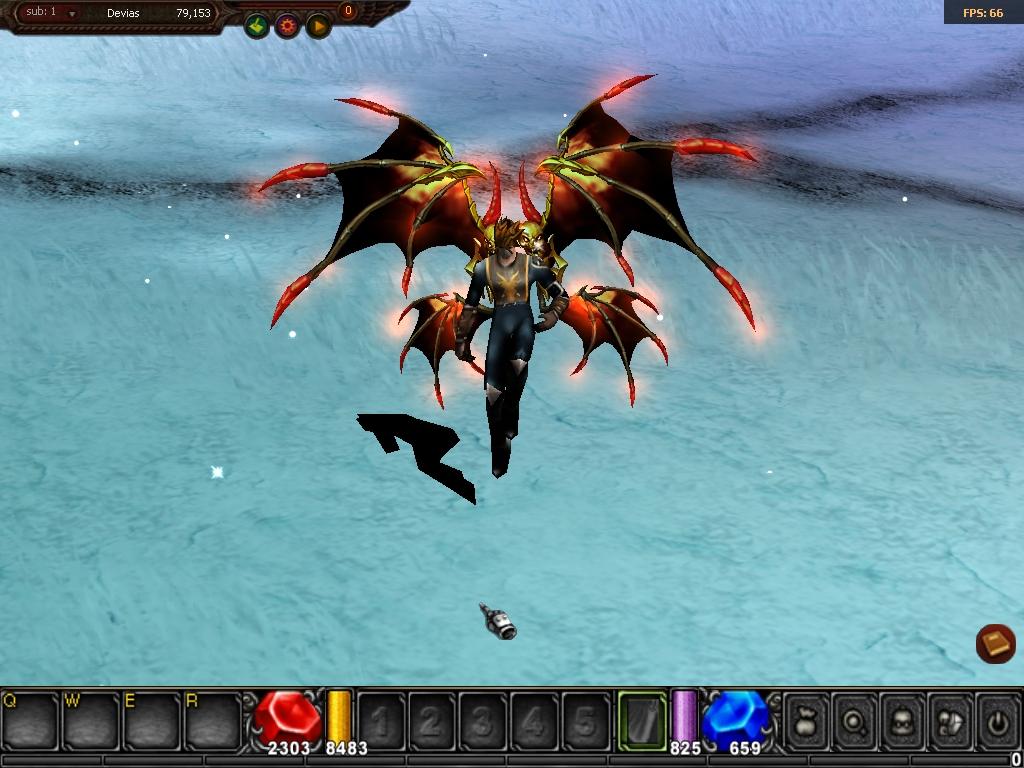
Task: Select the E item slot
Action: tap(152, 719)
